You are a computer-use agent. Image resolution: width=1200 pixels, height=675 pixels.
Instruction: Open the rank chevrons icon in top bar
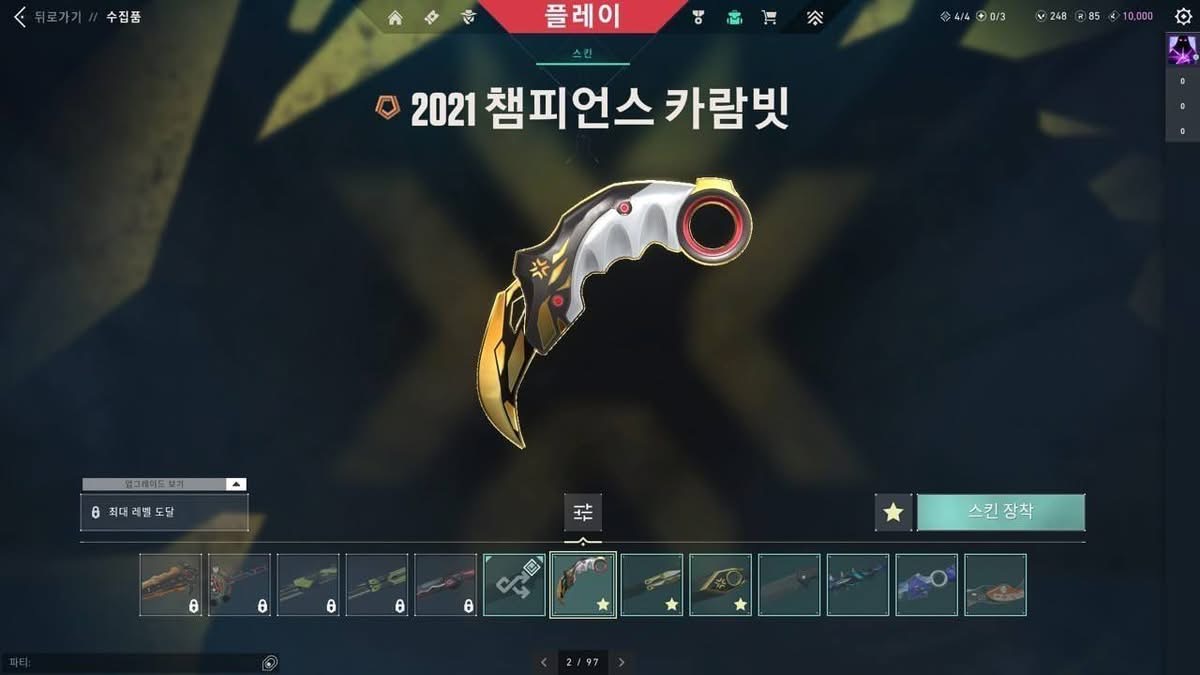(815, 17)
